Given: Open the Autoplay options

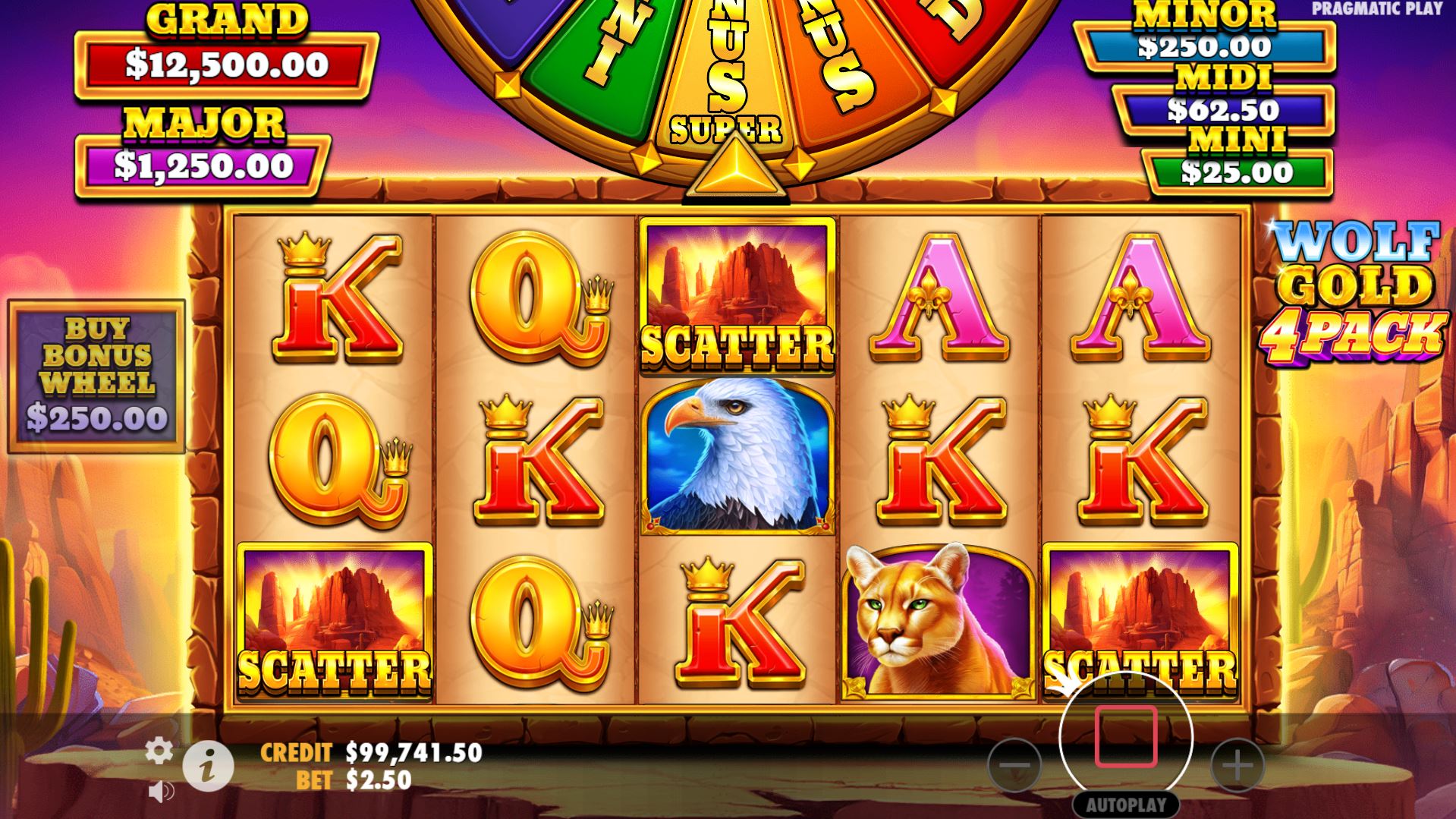Looking at the screenshot, I should point(1126,805).
